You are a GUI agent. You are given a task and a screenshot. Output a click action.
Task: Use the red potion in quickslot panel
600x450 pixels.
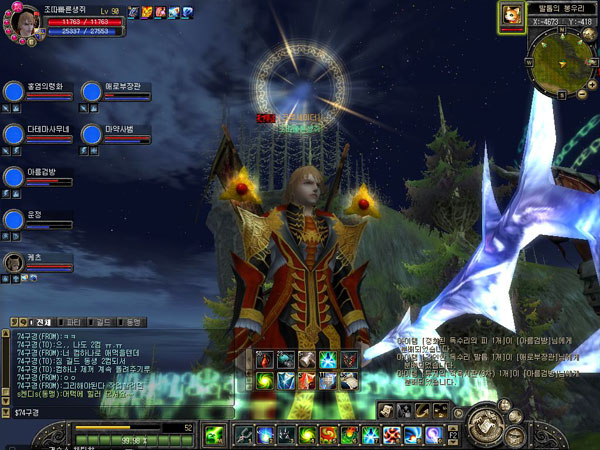265,360
